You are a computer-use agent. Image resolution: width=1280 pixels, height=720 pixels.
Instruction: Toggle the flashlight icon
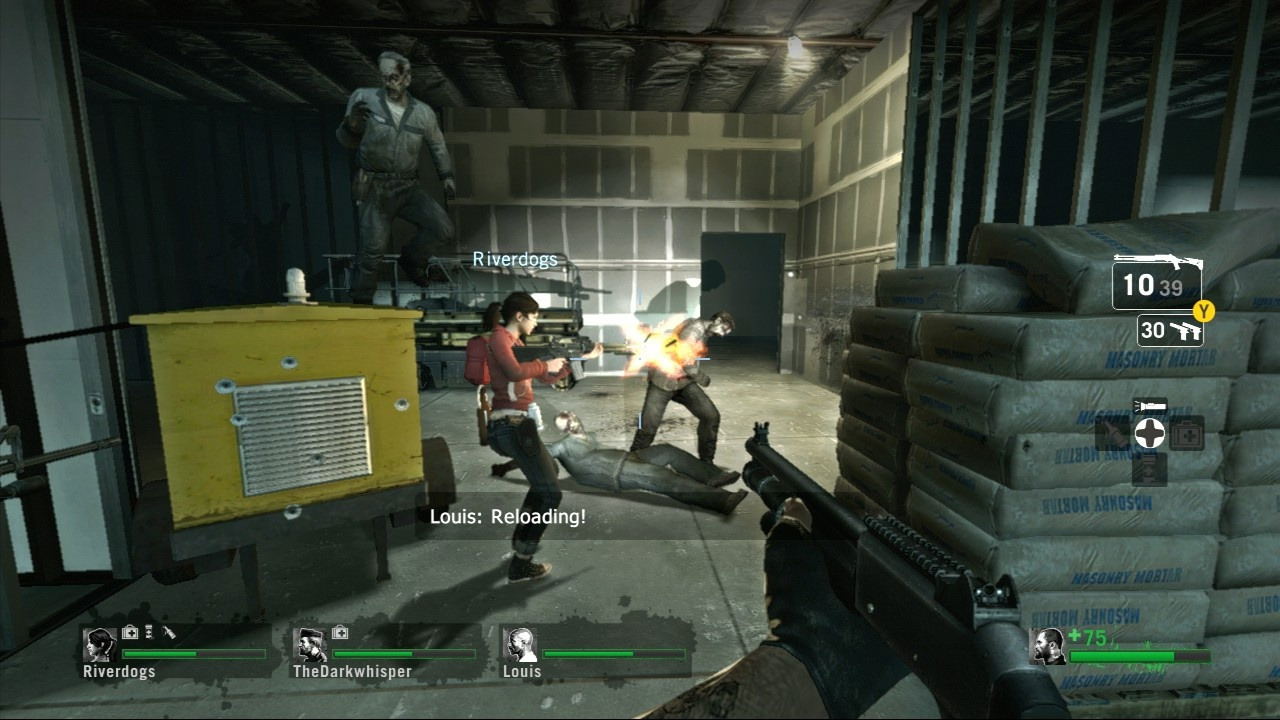pyautogui.click(x=1149, y=406)
